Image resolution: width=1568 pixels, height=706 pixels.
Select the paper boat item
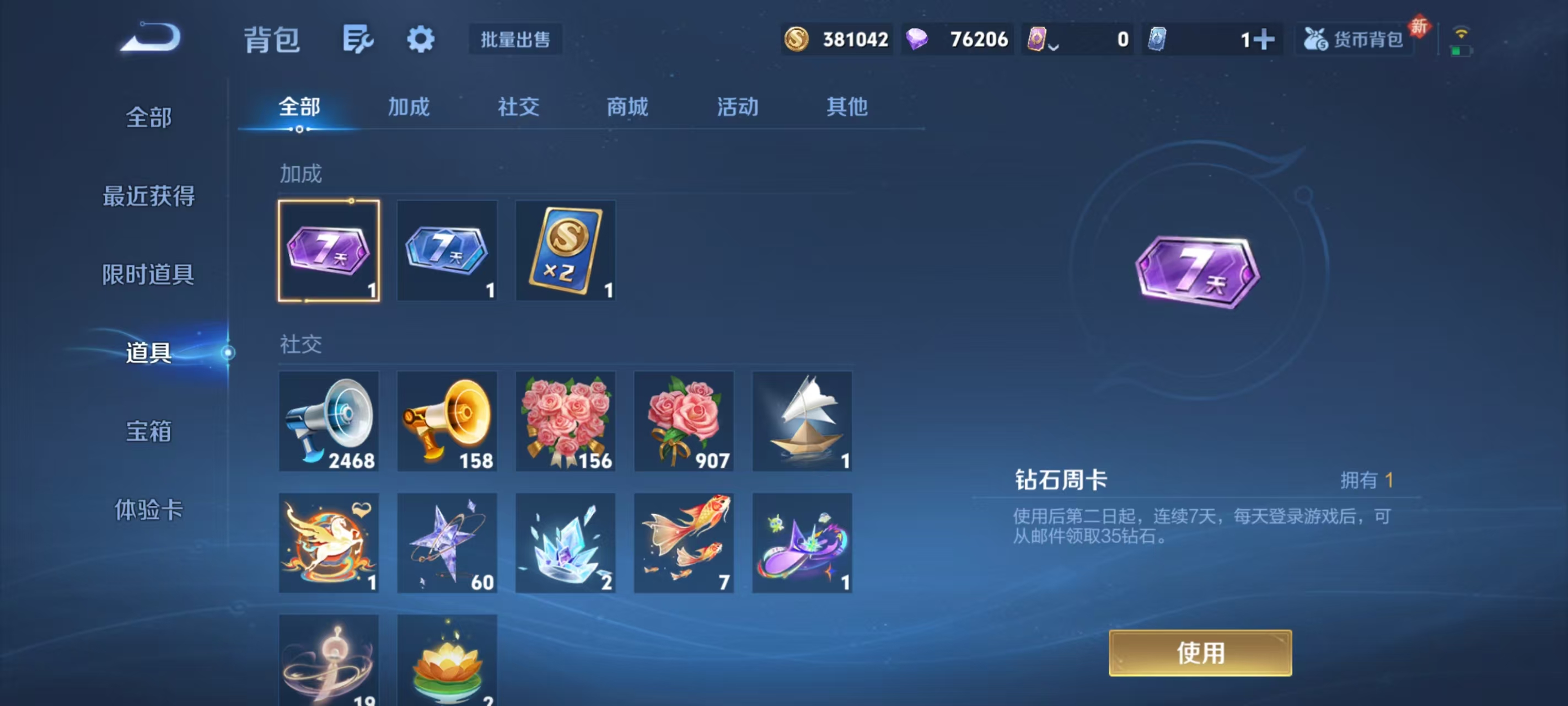(x=802, y=420)
